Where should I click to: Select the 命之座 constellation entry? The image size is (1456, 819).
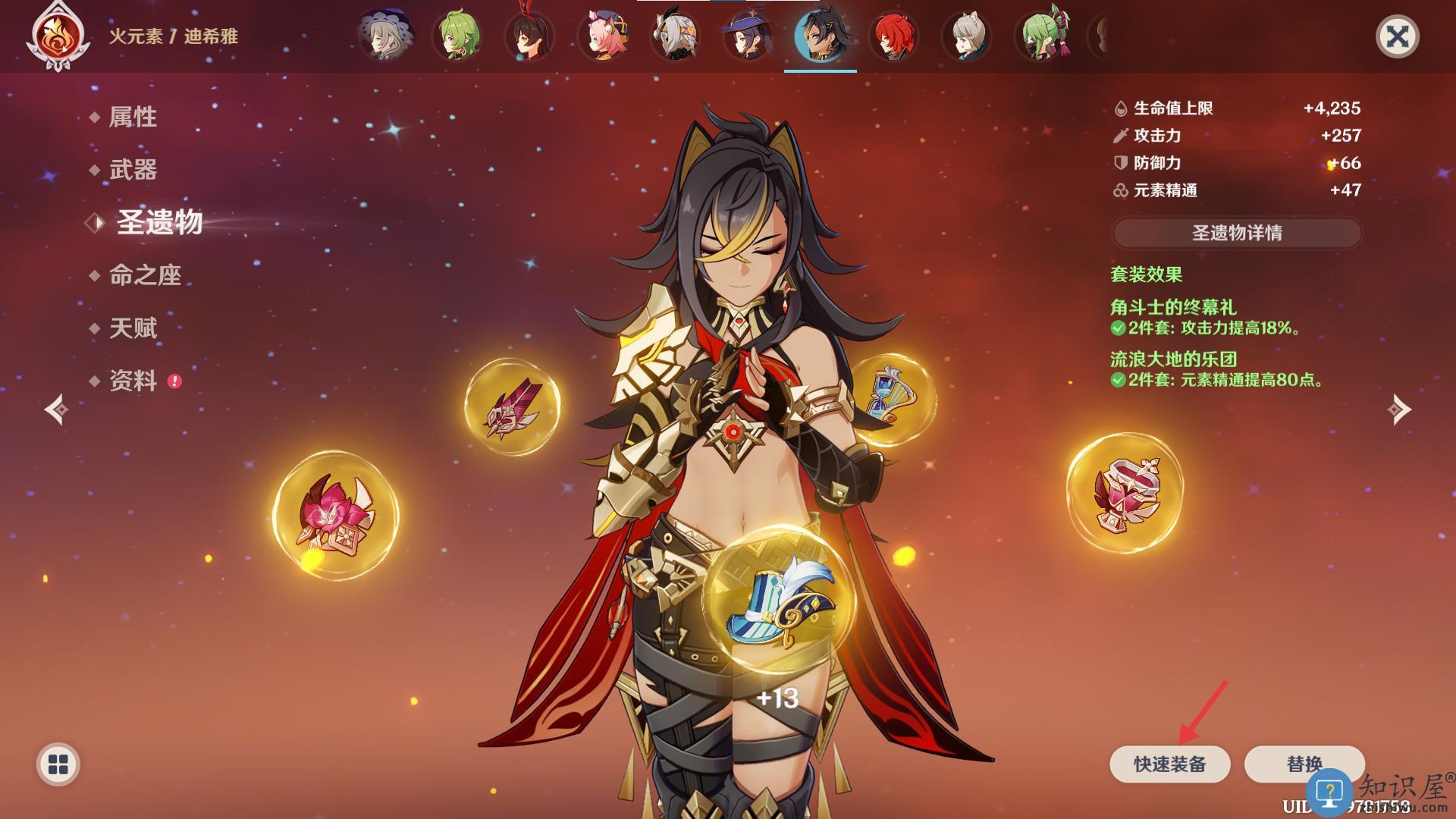coord(145,275)
